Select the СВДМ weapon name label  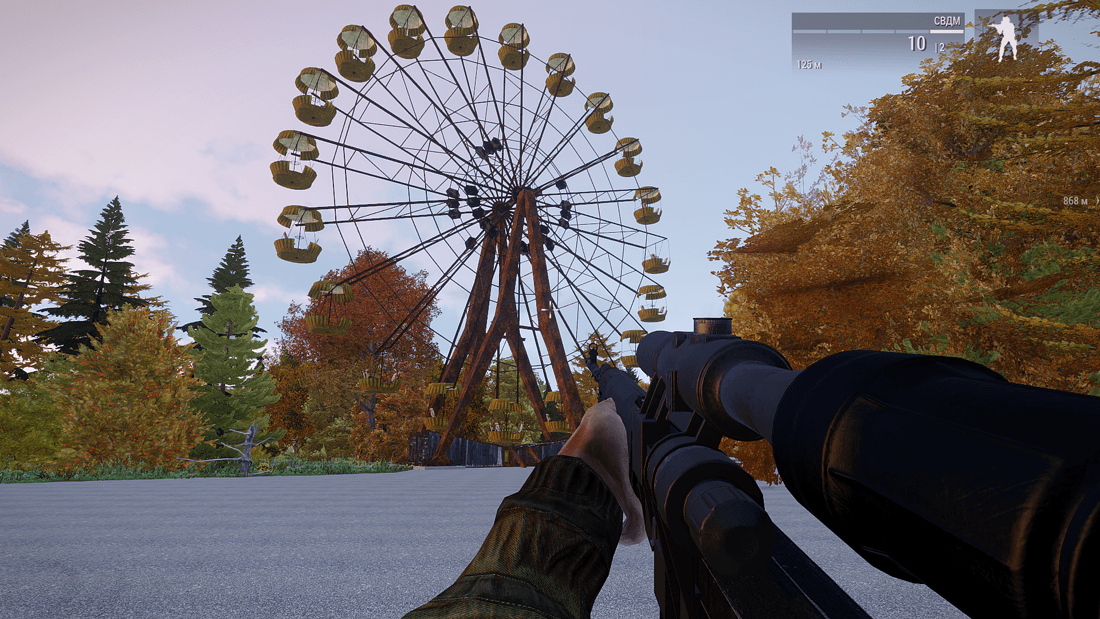(946, 21)
